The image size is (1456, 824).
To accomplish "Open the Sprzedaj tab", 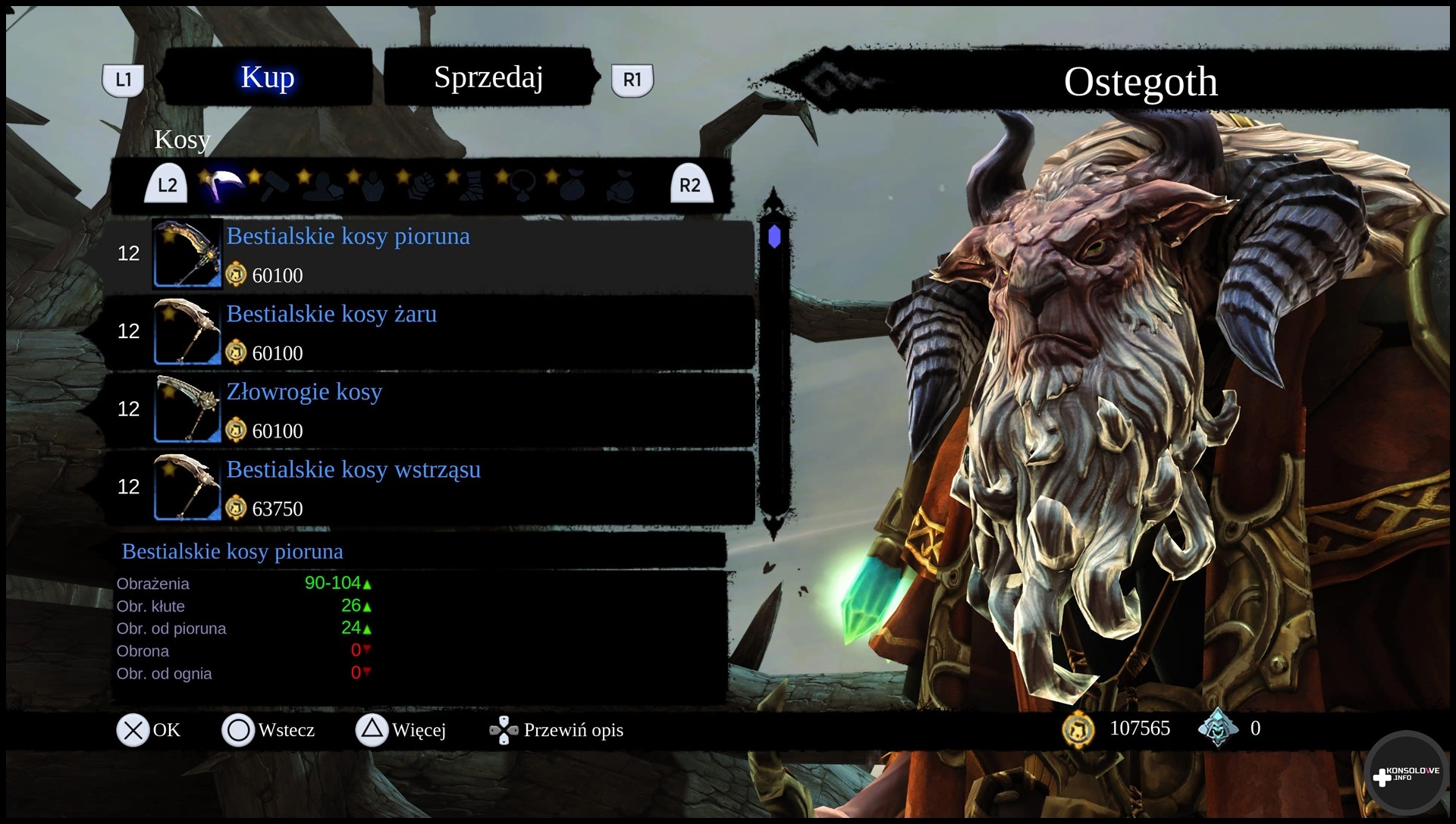I will point(488,77).
